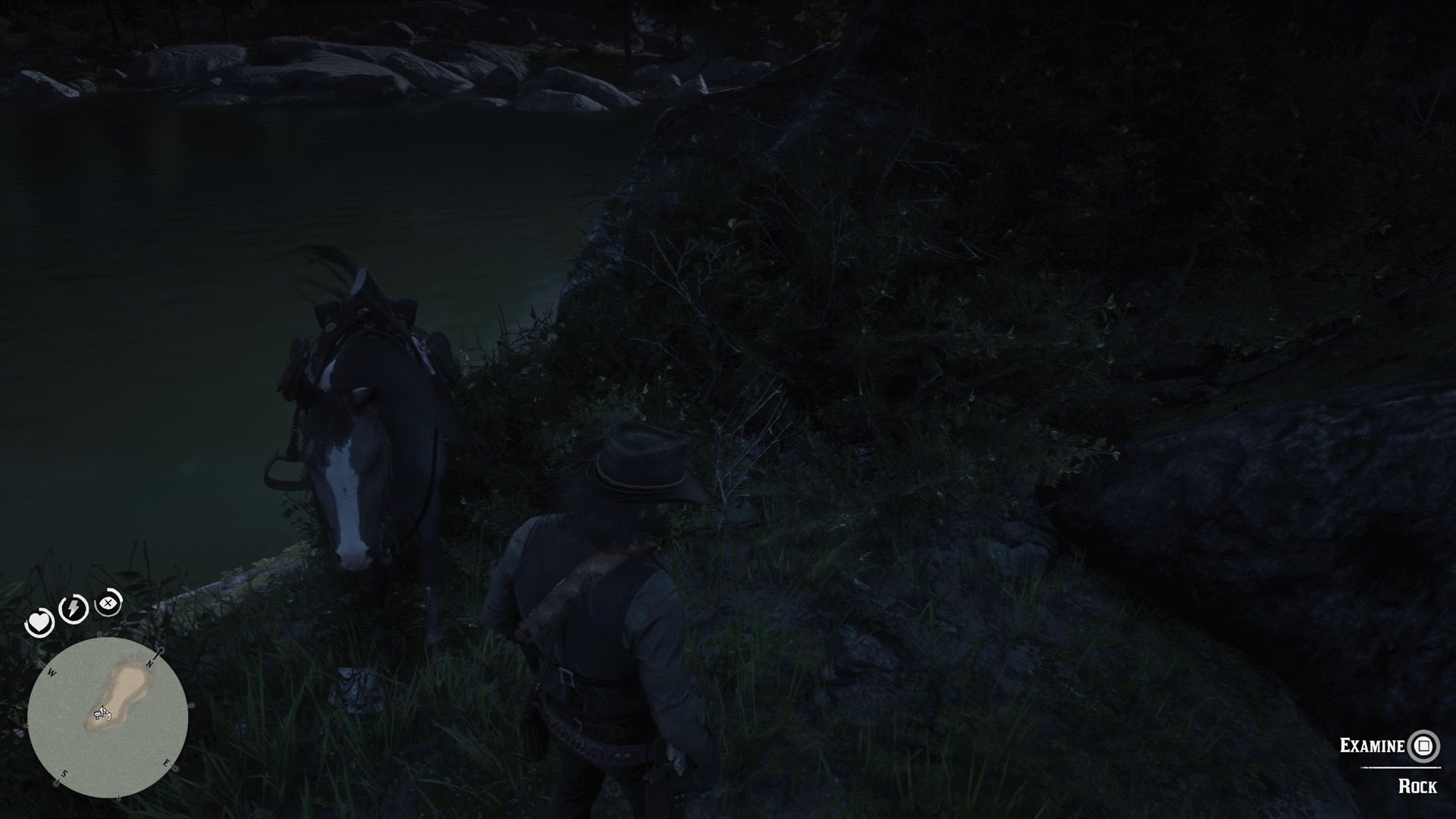Click the 'S' compass letter on the minimap
1456x819 pixels.
pos(64,773)
